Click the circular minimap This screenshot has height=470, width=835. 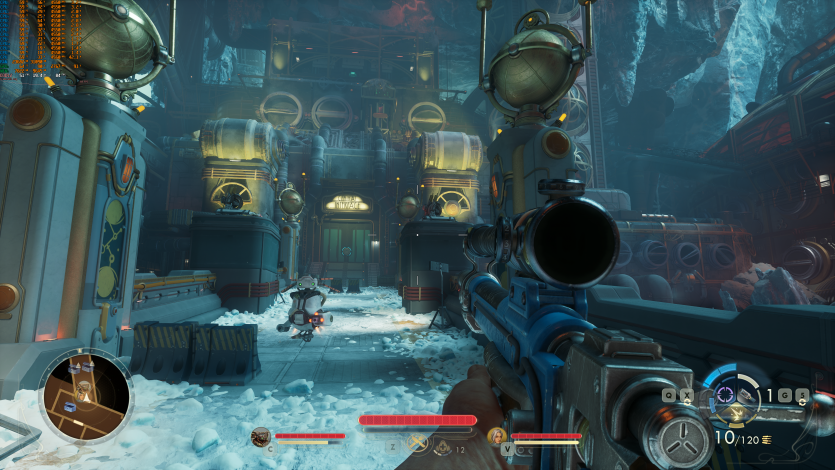pos(86,394)
